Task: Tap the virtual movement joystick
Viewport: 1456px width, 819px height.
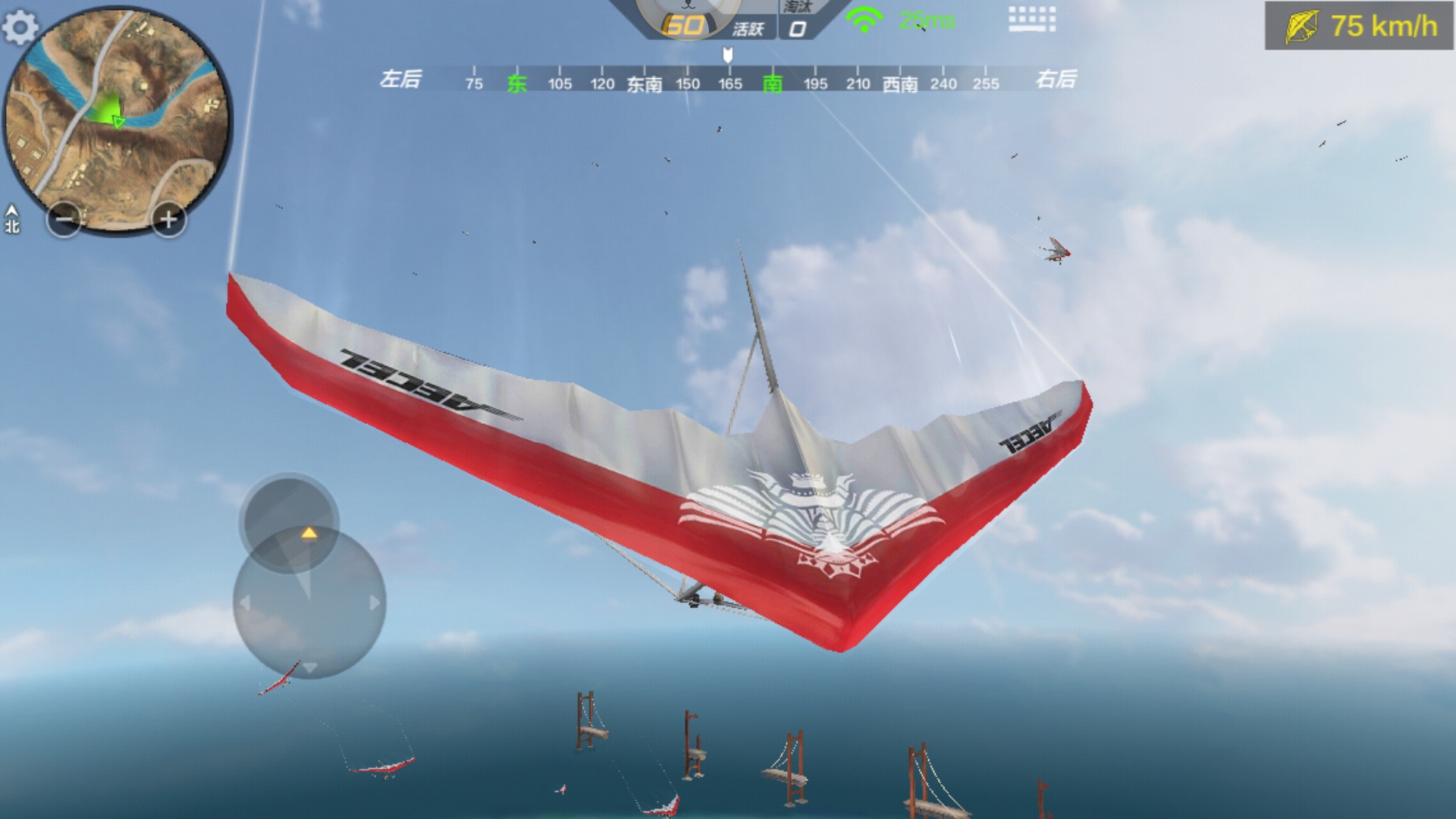Action: (x=309, y=601)
